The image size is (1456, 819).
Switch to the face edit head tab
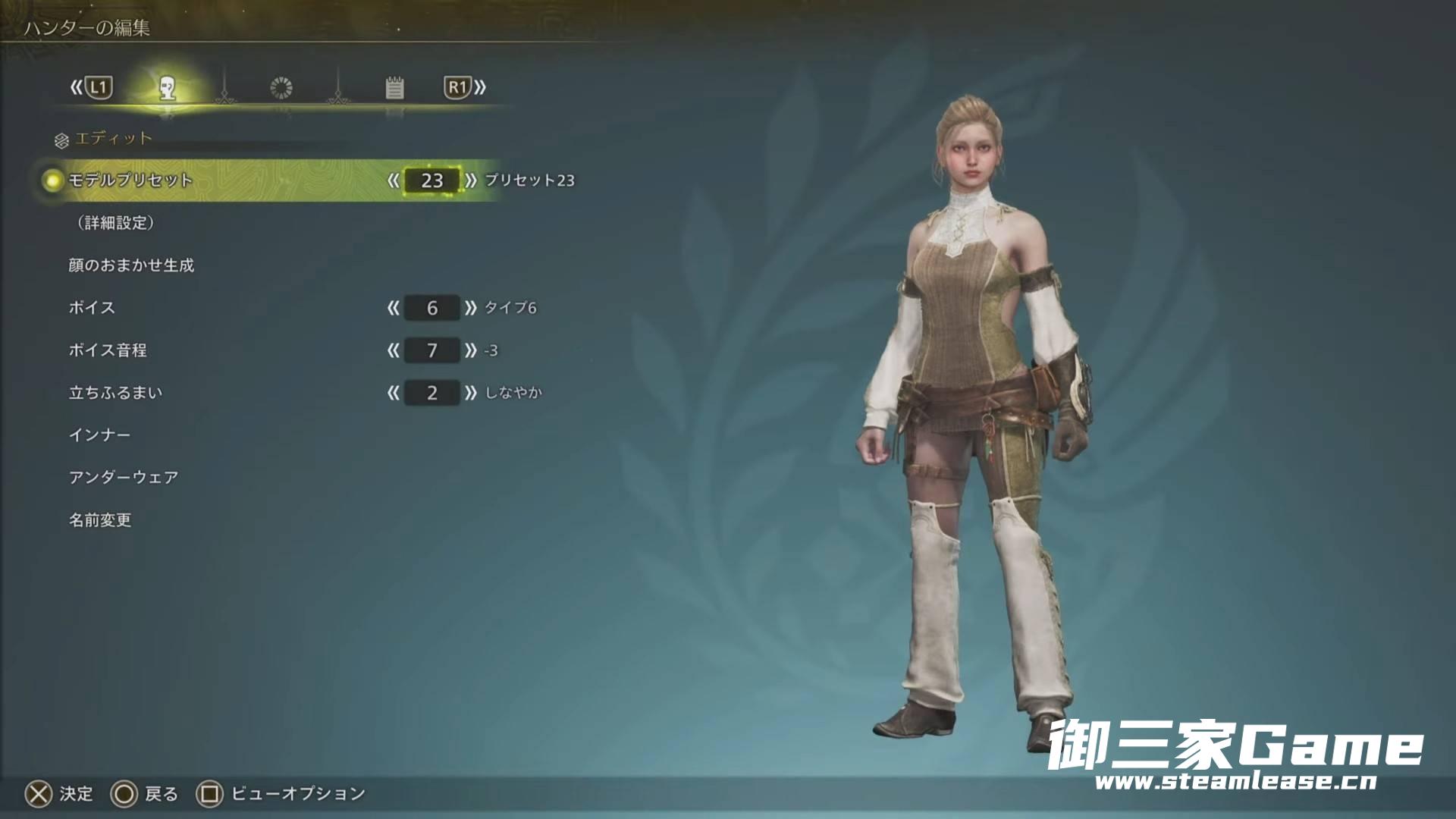tap(168, 89)
